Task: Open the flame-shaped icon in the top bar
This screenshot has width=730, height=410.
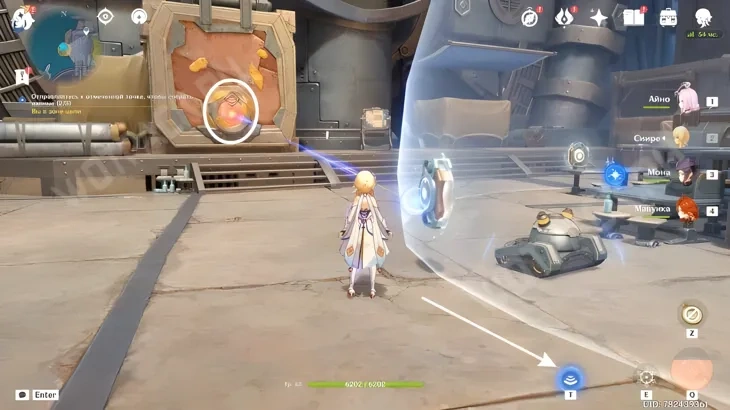Action: [x=565, y=17]
